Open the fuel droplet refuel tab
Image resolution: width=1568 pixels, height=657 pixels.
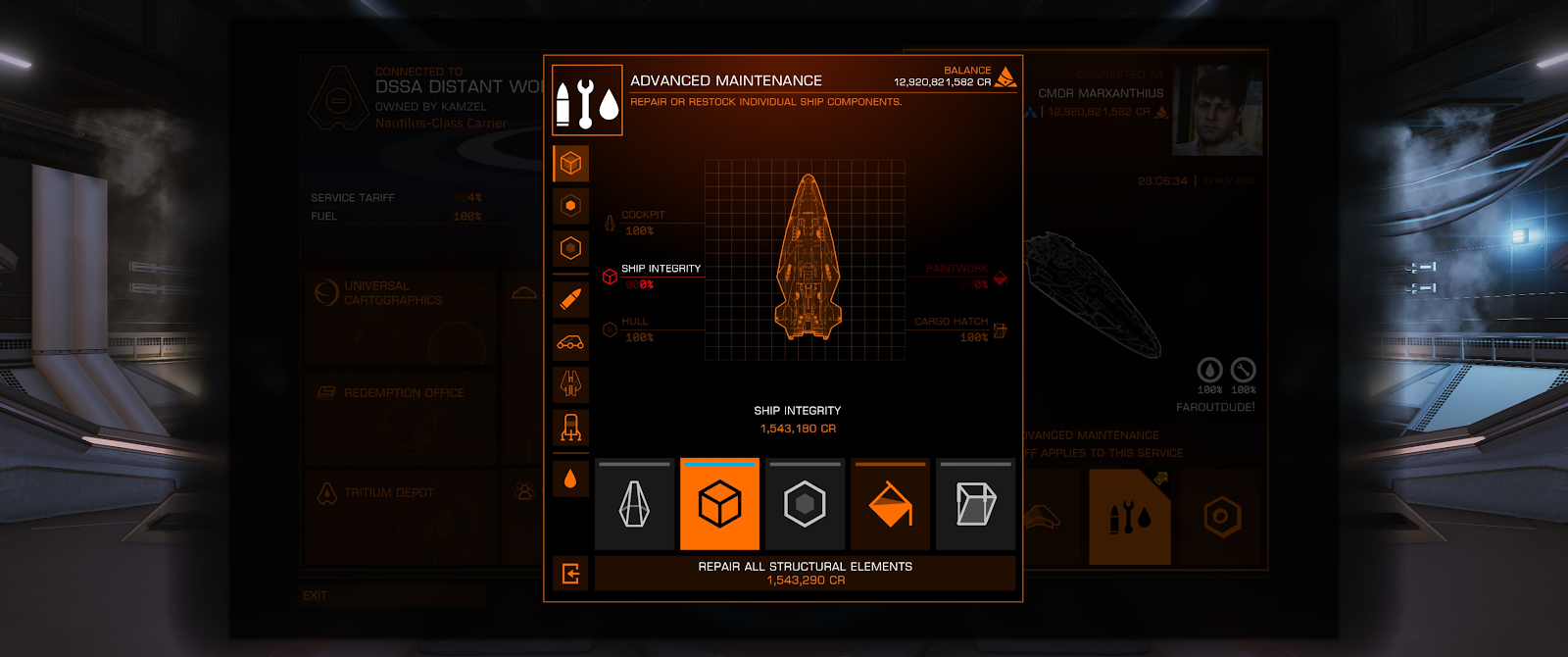click(x=570, y=479)
